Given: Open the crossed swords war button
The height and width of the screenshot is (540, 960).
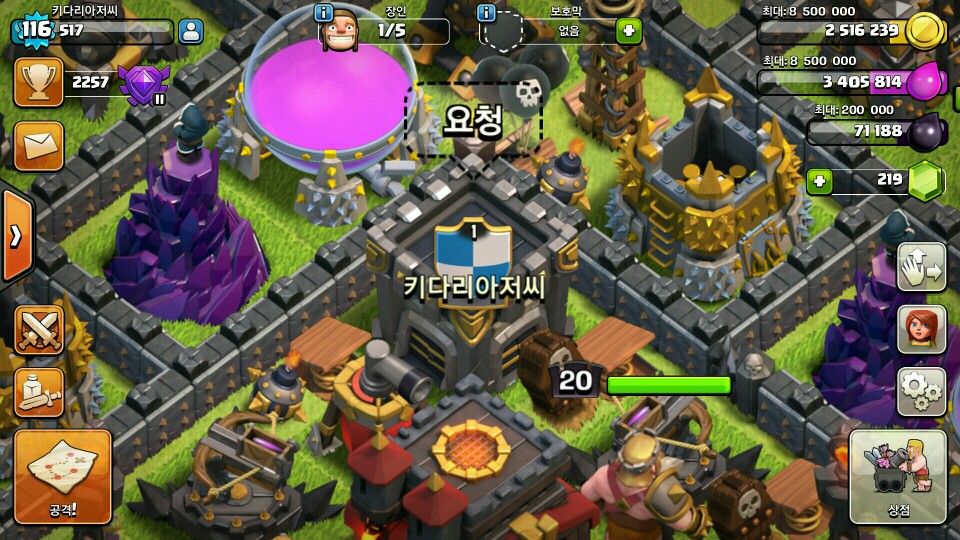Looking at the screenshot, I should 39,330.
